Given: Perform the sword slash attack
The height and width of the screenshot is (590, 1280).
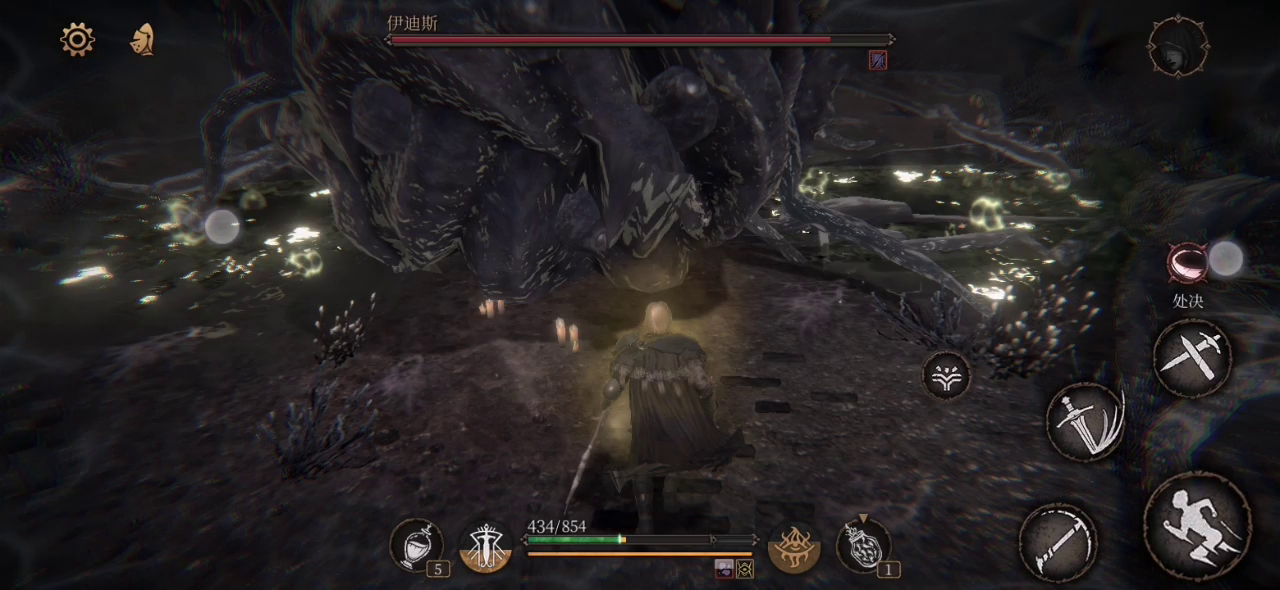Looking at the screenshot, I should coord(1086,422).
